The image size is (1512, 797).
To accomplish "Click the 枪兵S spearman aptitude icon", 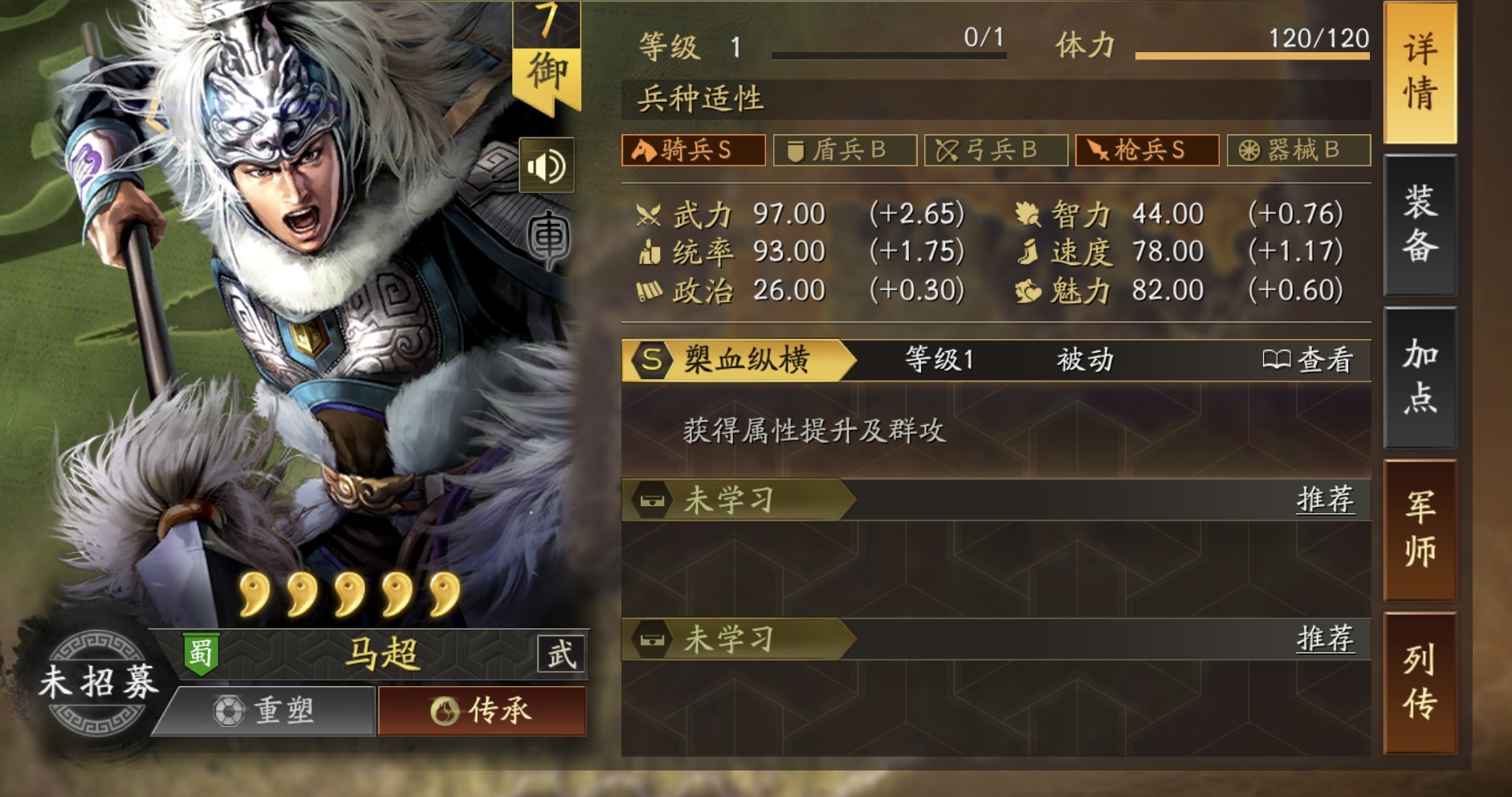I will (1147, 149).
